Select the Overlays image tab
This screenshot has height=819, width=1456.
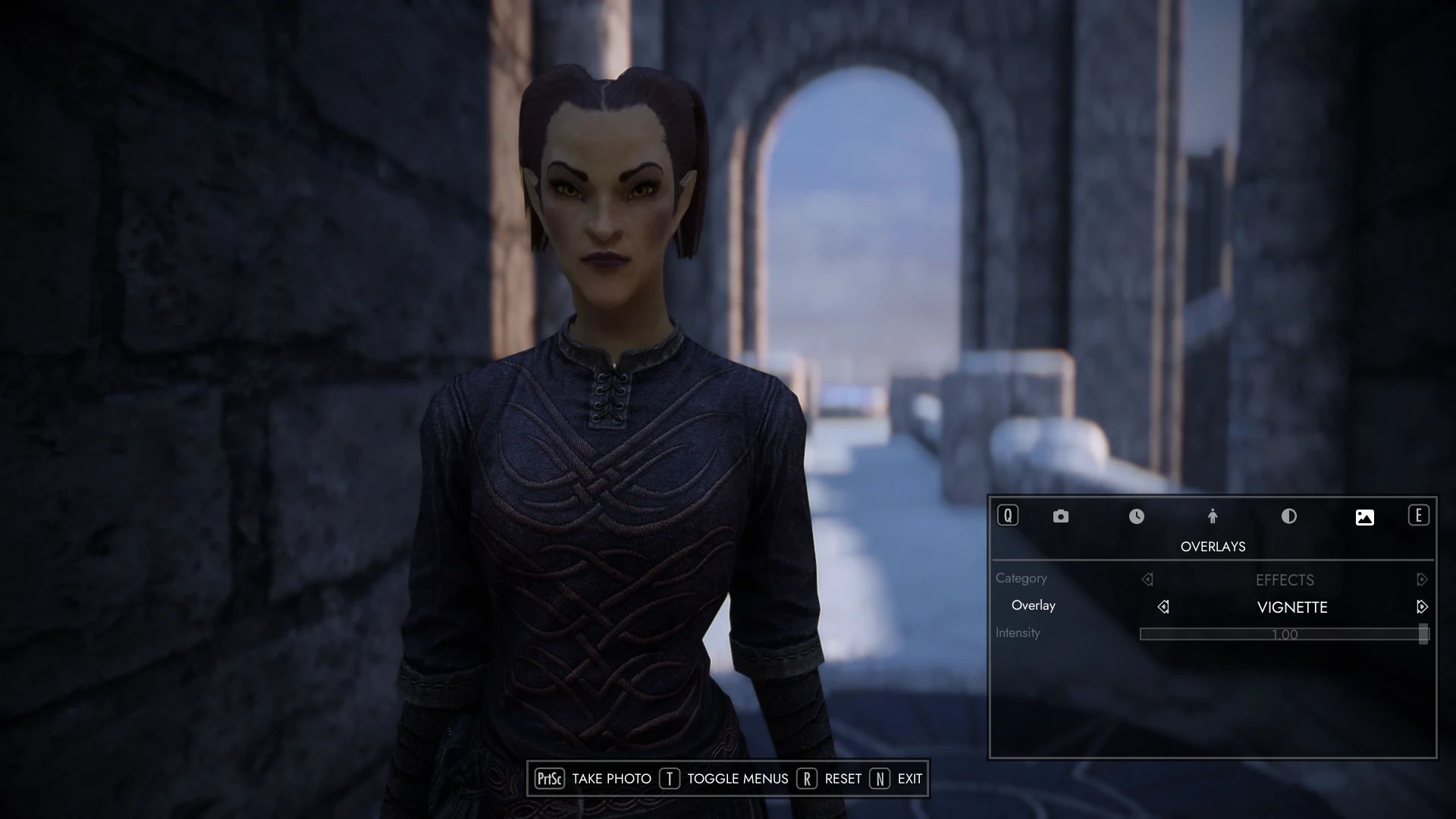pos(1365,516)
